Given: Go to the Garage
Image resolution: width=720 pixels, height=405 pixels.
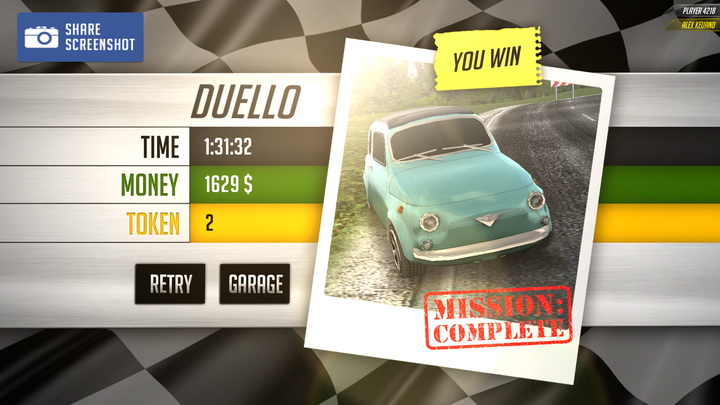Looking at the screenshot, I should point(255,284).
